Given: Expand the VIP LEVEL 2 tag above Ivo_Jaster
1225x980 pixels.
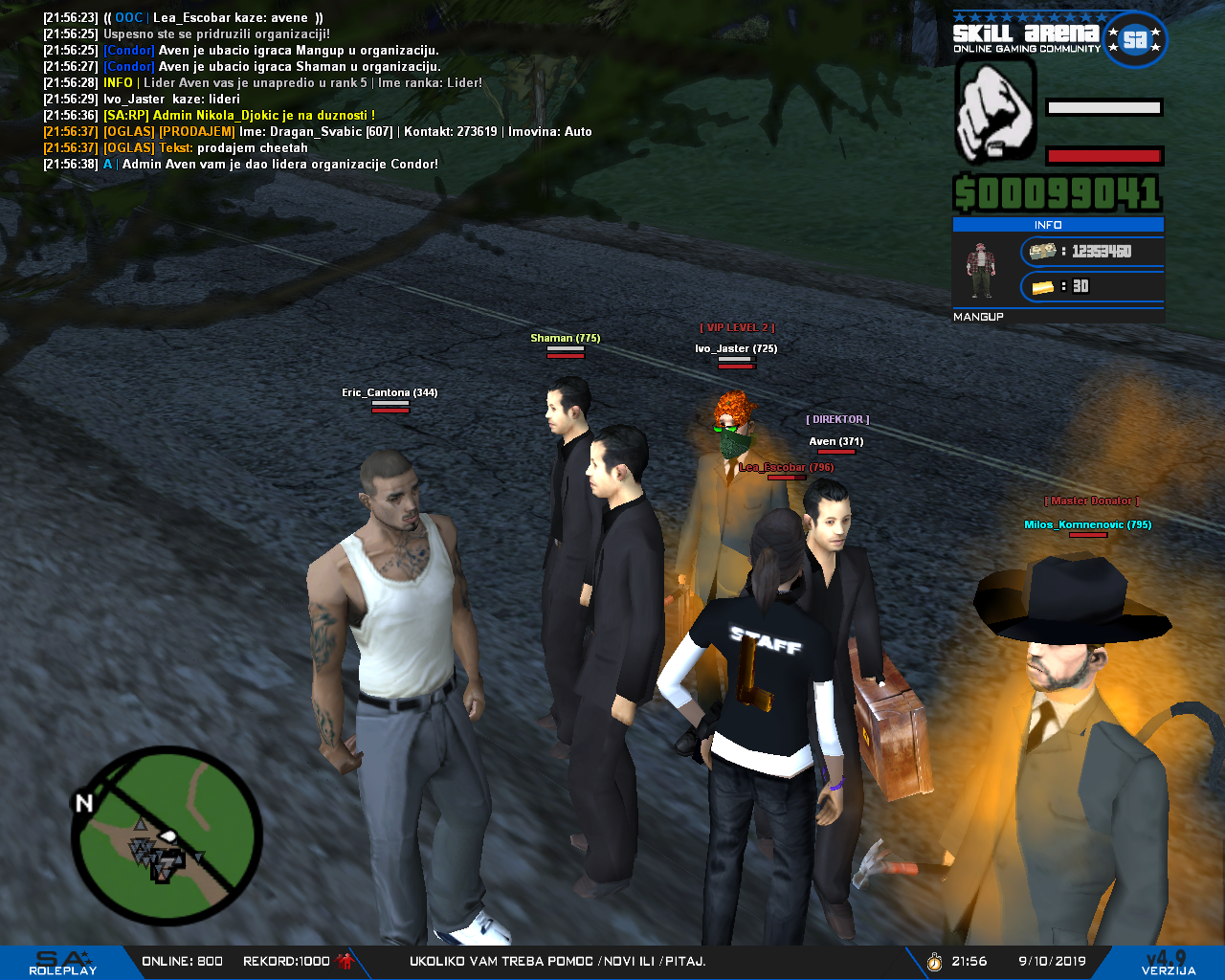Looking at the screenshot, I should [737, 326].
